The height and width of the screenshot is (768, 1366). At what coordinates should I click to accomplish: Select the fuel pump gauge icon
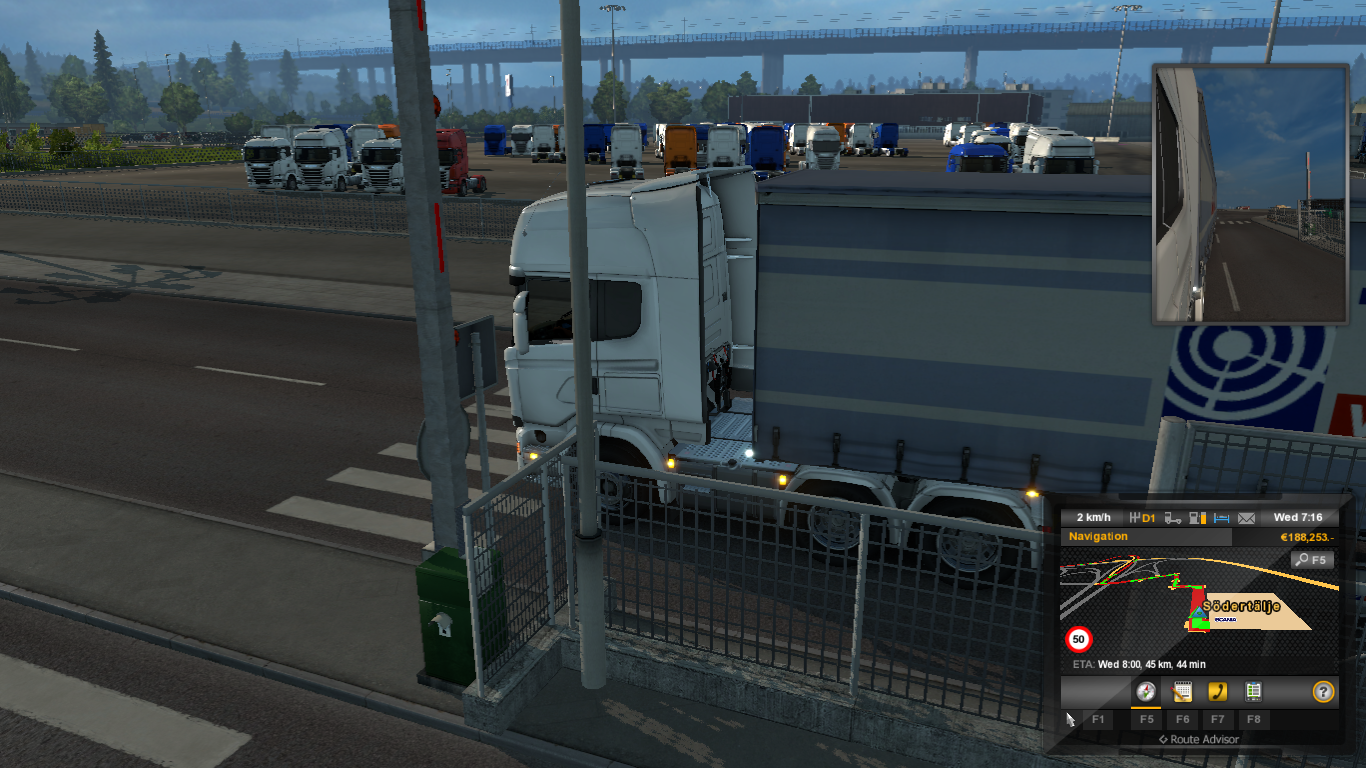point(1198,518)
